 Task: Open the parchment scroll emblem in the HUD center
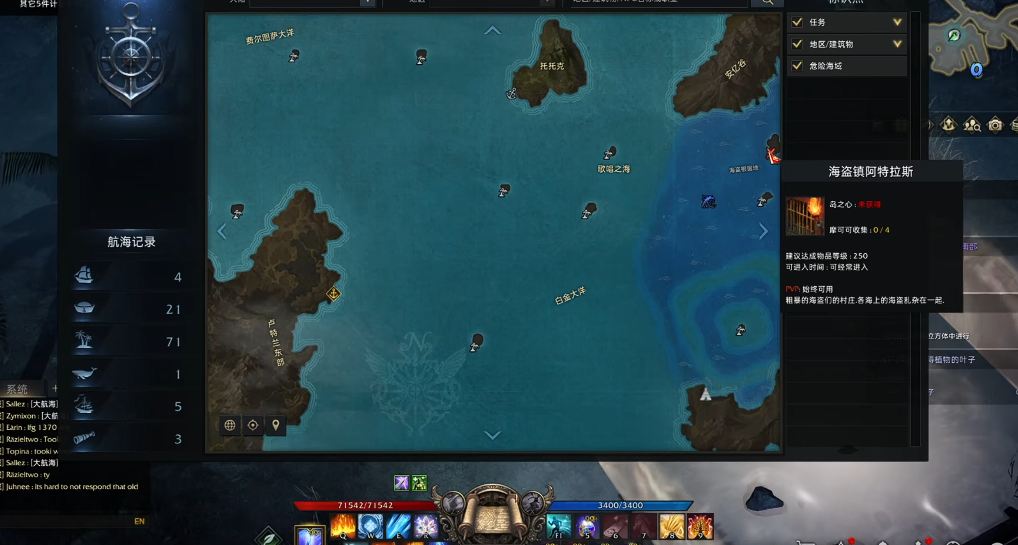[492, 515]
